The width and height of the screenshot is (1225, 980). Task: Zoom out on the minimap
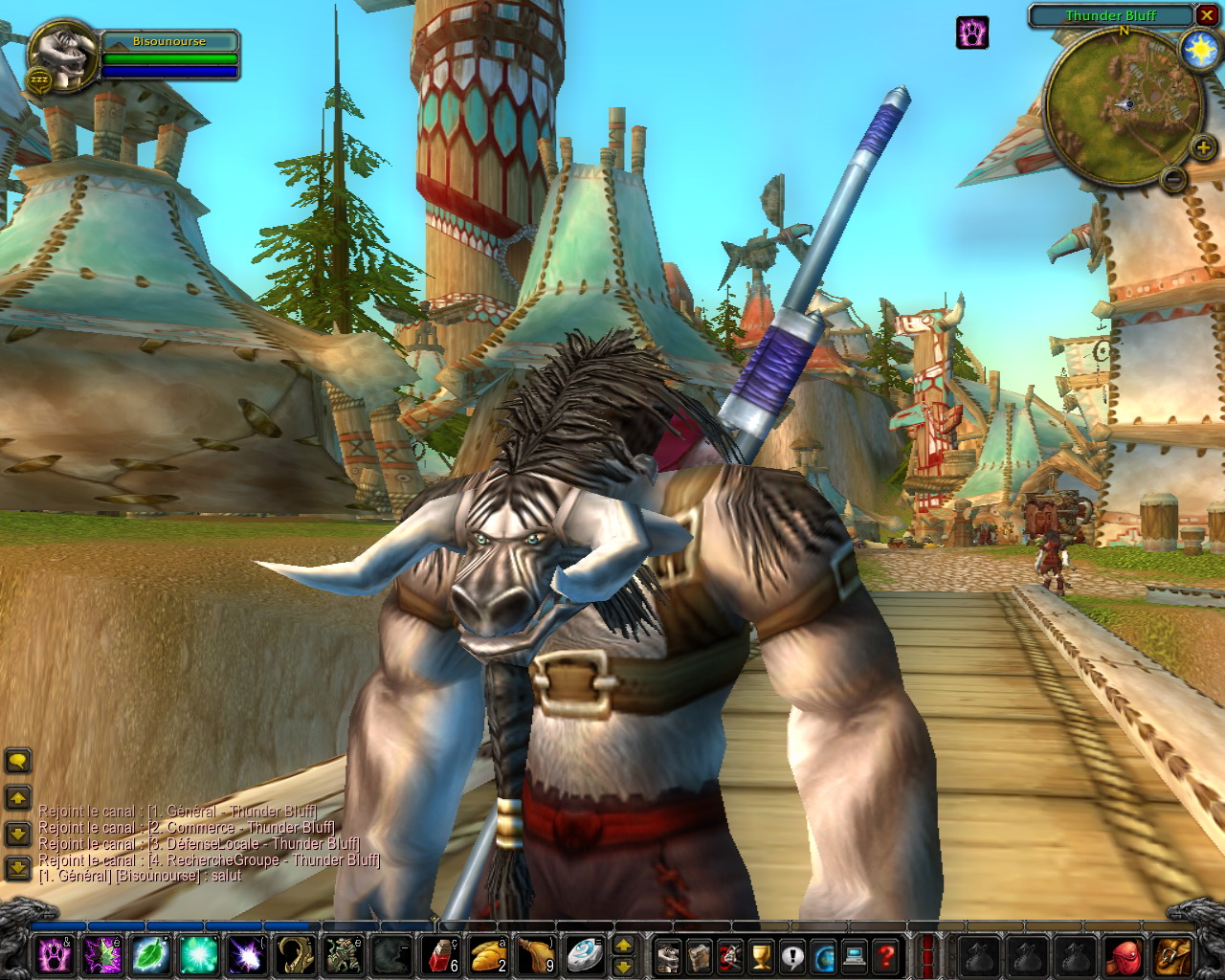[1172, 178]
